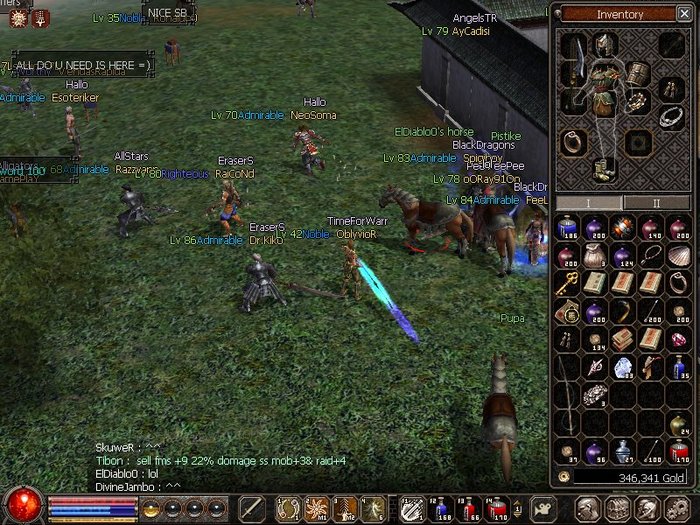
Task: Select the white crystal stack in inventory
Action: tap(622, 368)
